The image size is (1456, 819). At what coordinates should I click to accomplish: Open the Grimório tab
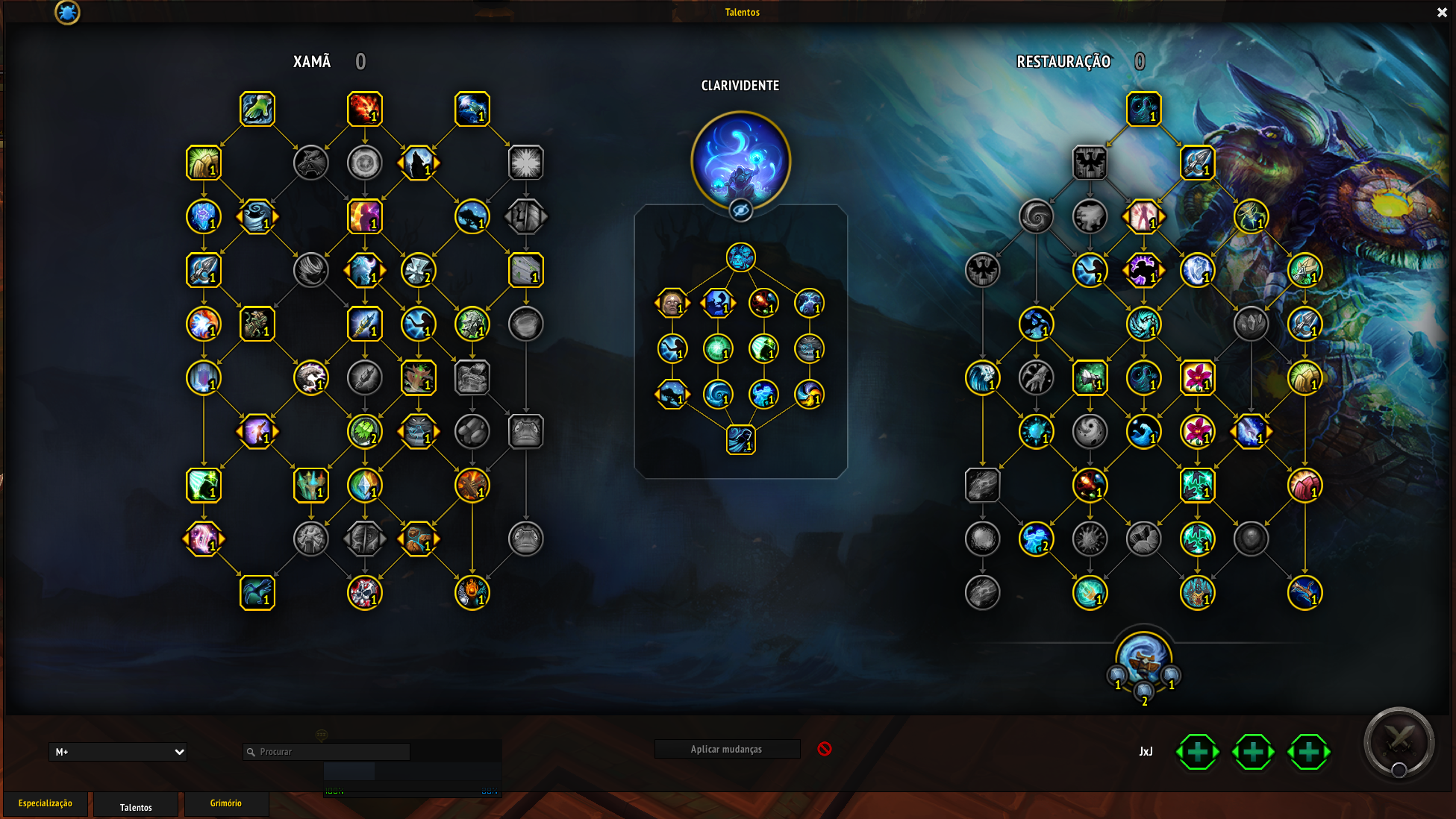tap(225, 803)
